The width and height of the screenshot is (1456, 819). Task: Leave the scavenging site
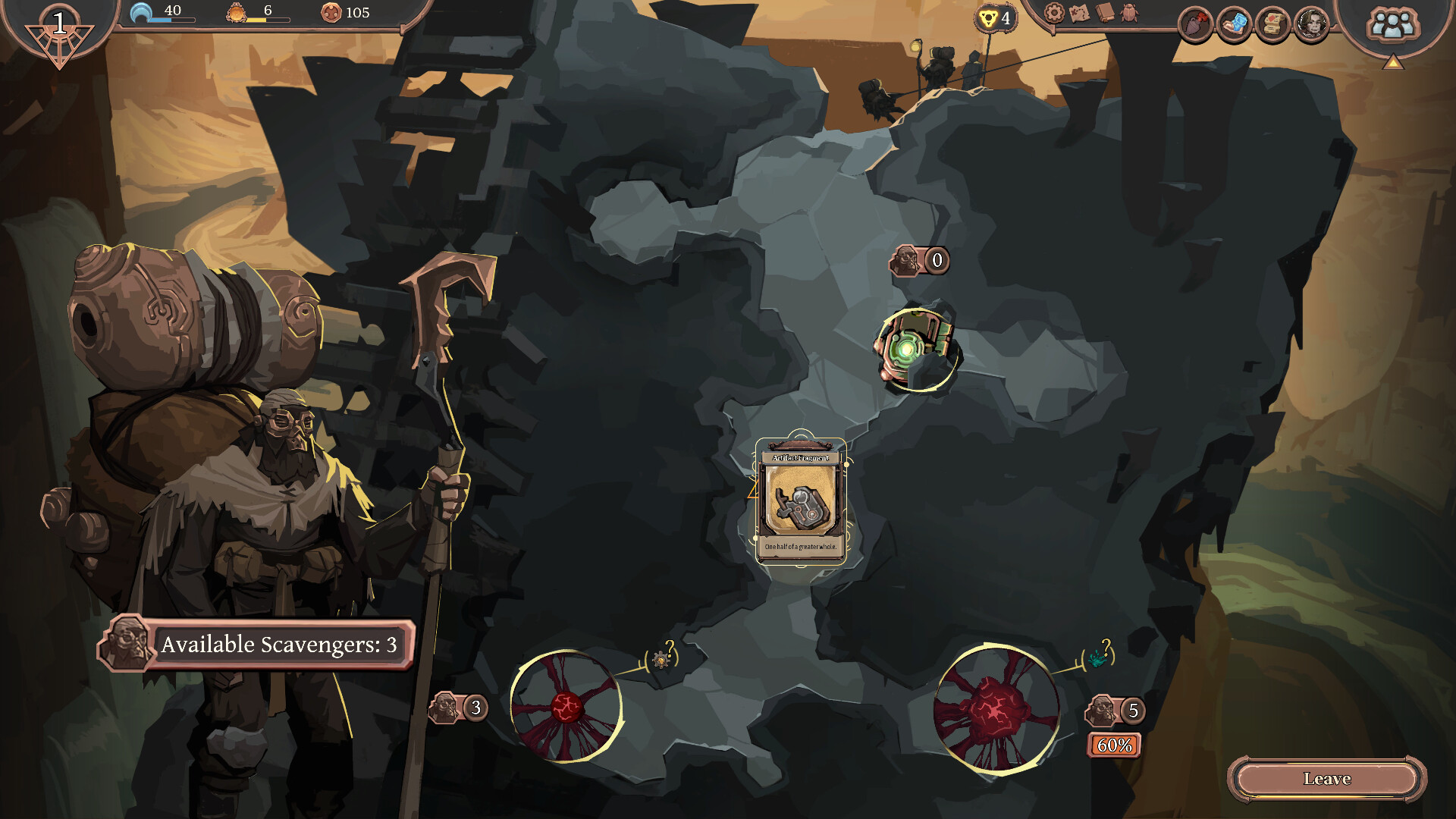[x=1326, y=779]
